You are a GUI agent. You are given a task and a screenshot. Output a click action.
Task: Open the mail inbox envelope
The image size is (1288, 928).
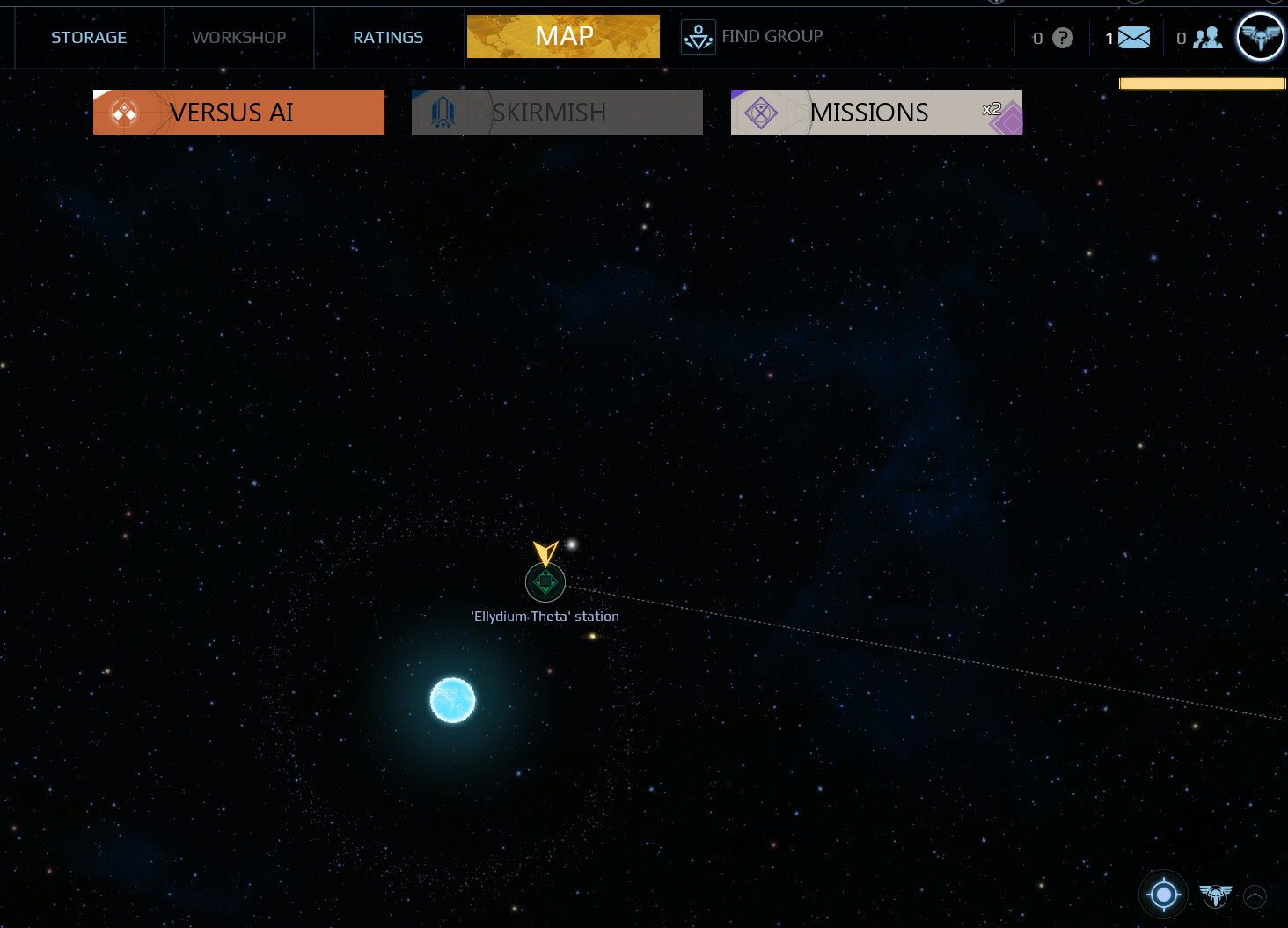[x=1133, y=38]
